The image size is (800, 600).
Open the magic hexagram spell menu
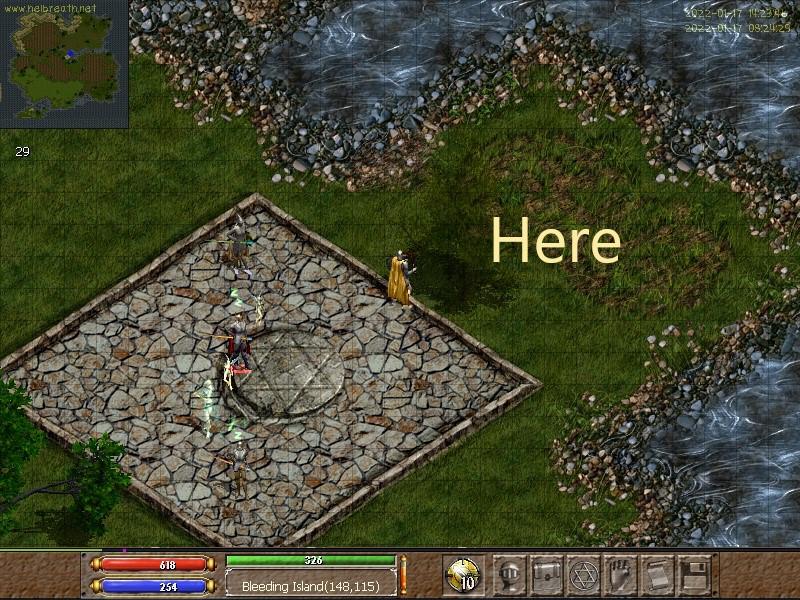tap(583, 574)
